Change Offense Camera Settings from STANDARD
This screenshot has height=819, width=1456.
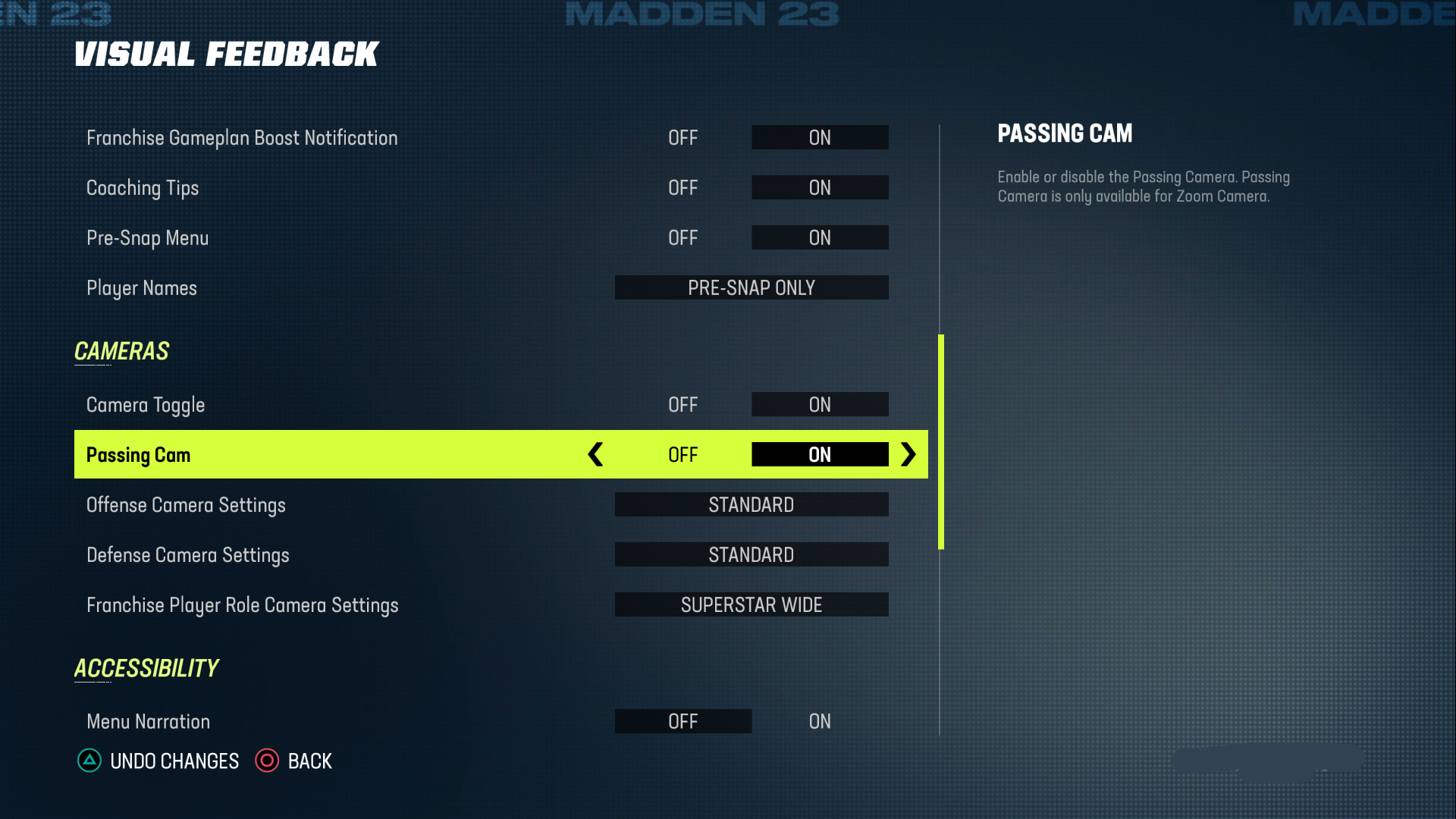click(x=751, y=504)
